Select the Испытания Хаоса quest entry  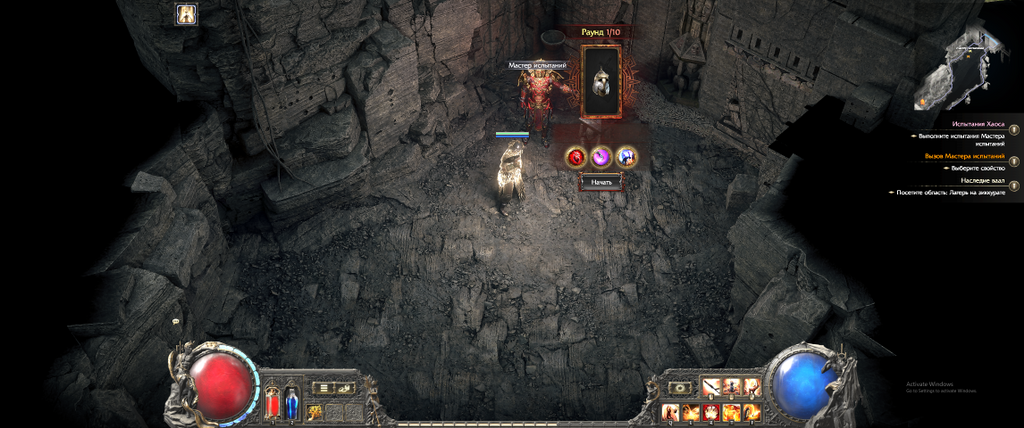coord(964,124)
